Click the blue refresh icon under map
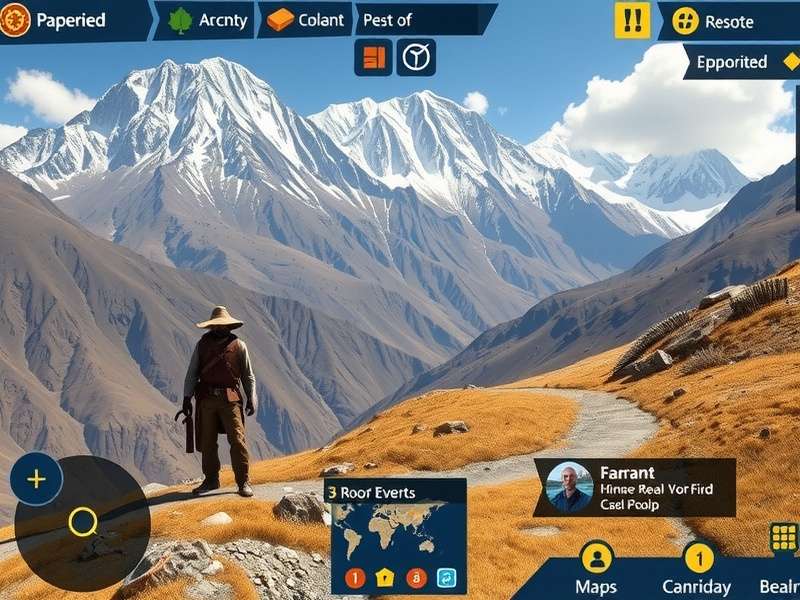This screenshot has width=800, height=600. tap(446, 577)
